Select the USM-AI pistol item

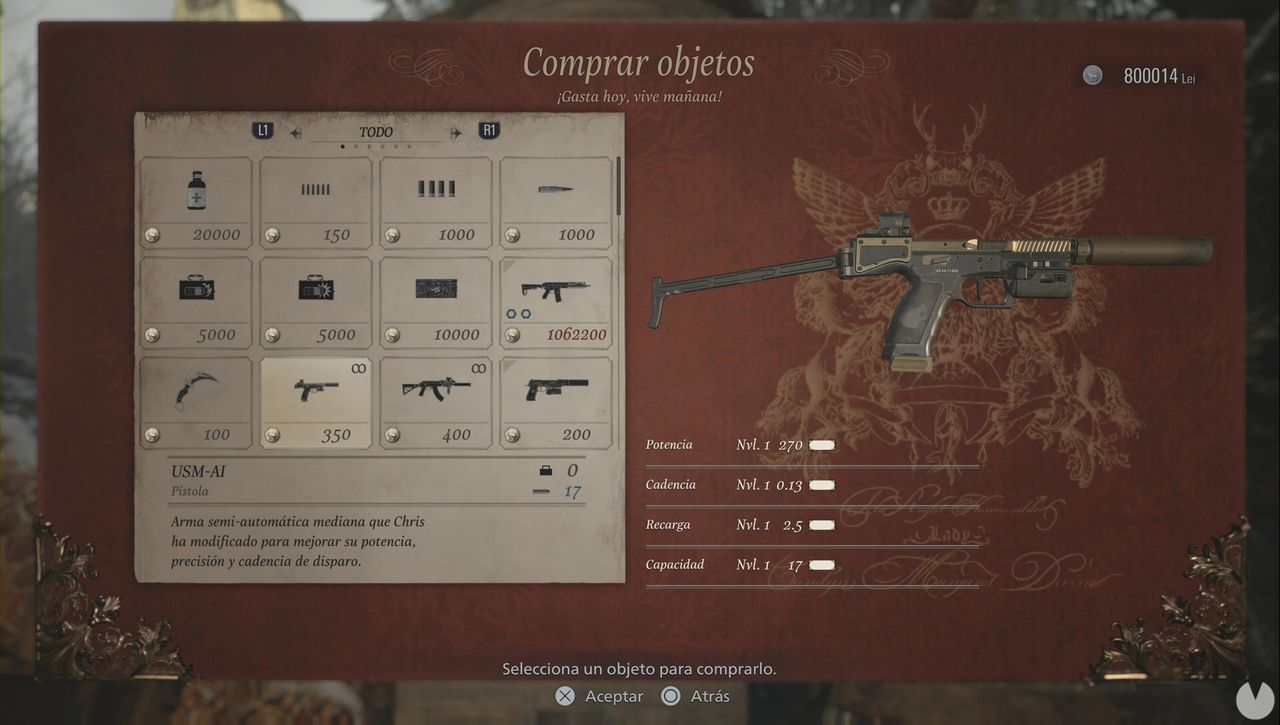[315, 400]
